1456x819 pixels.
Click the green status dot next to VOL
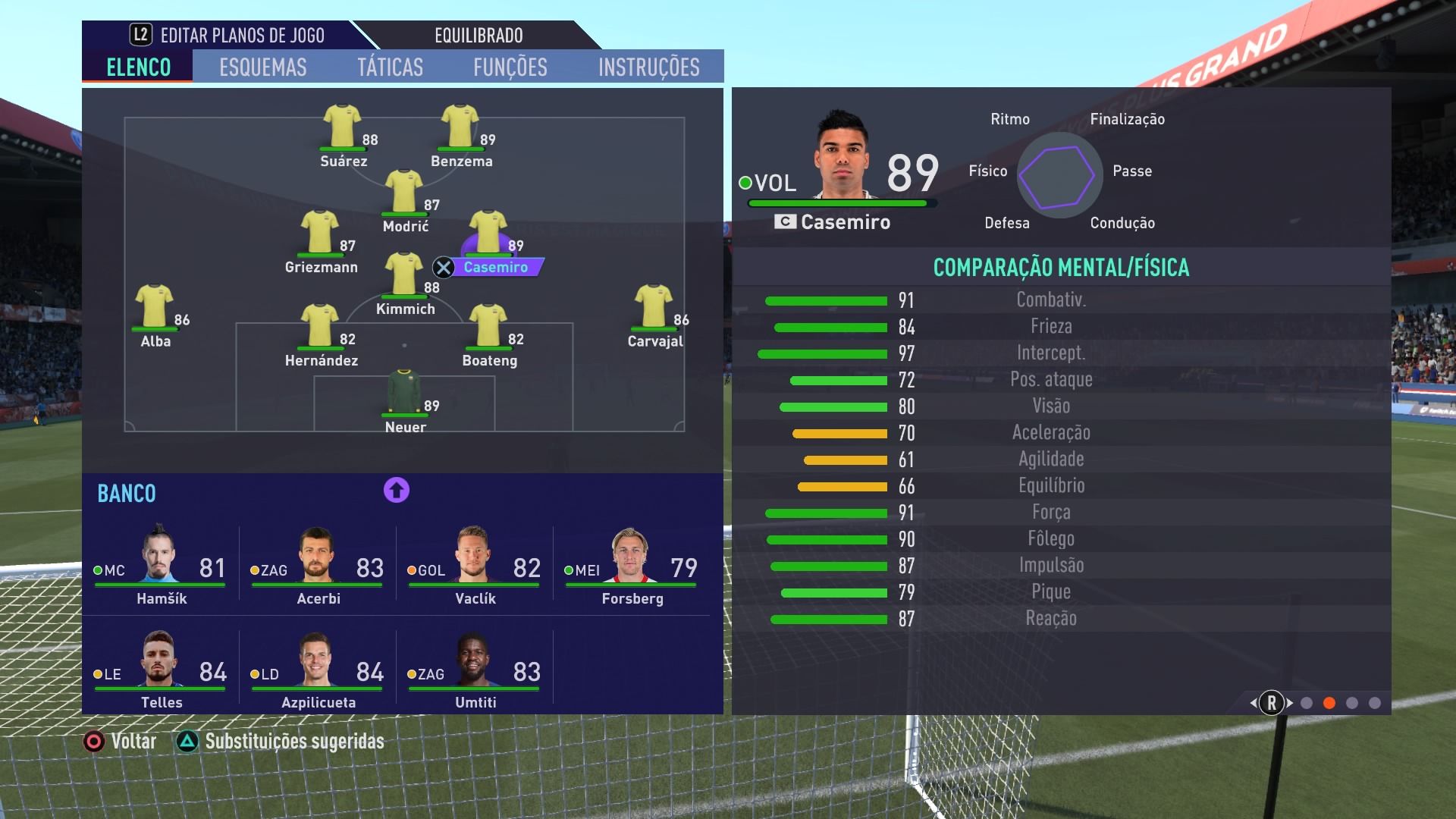[746, 182]
